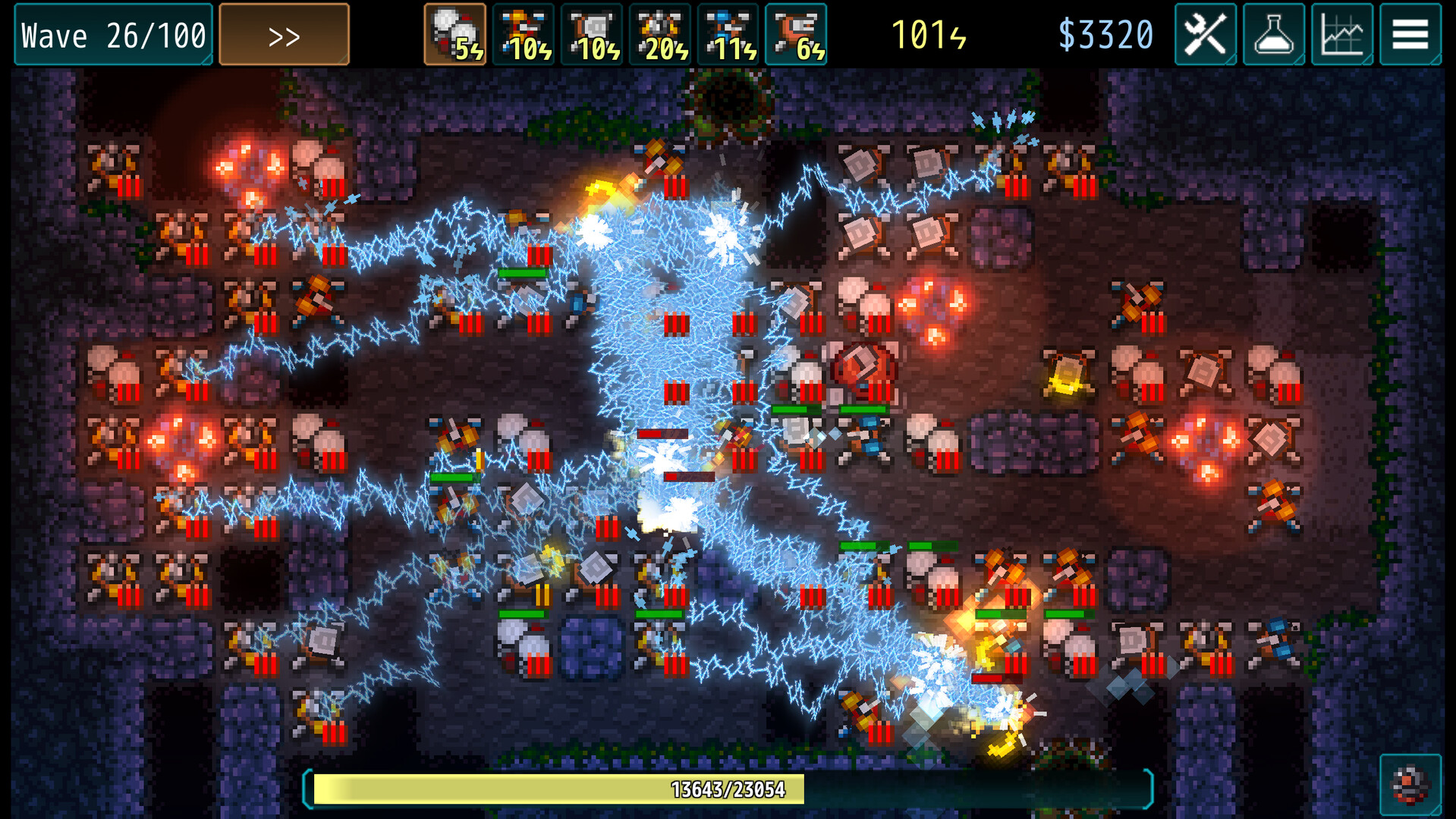This screenshot has width=1456, height=819.
Task: Select the orange warrior unit costing 10
Action: coord(524,34)
